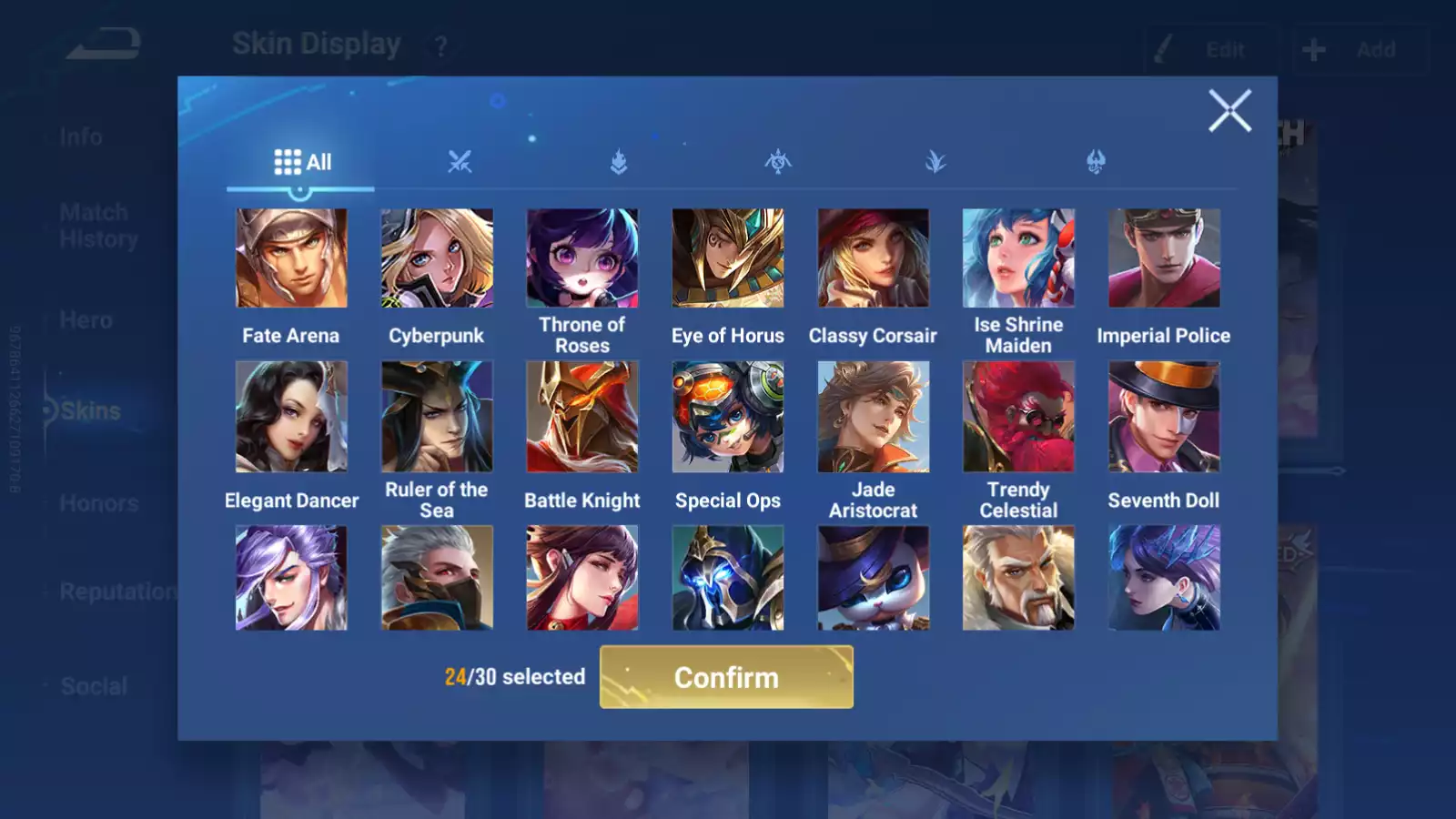Viewport: 1456px width, 819px height.
Task: Close the skin selection dialog
Action: coord(1231,111)
